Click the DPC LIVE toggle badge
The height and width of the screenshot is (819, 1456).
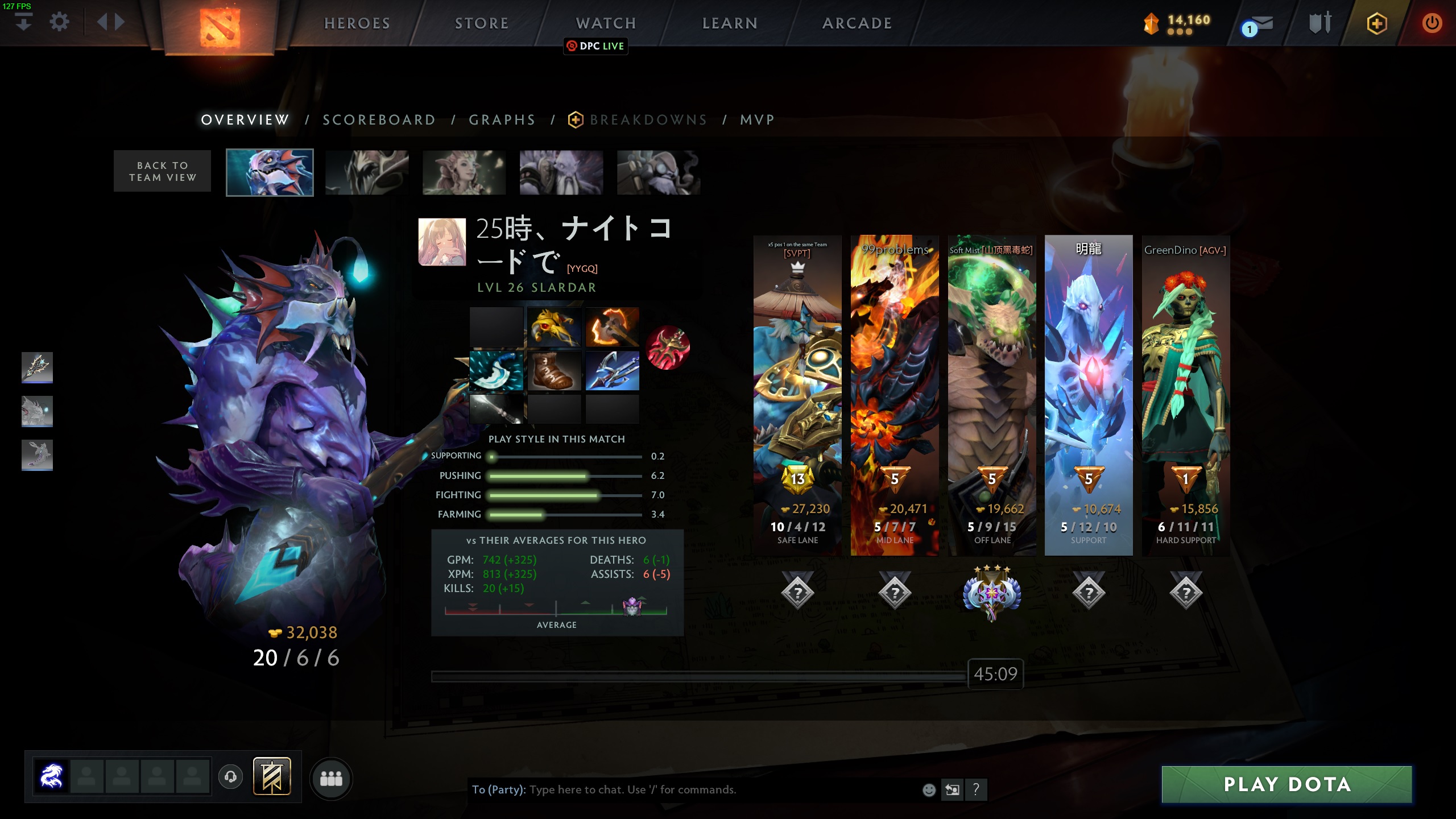595,47
